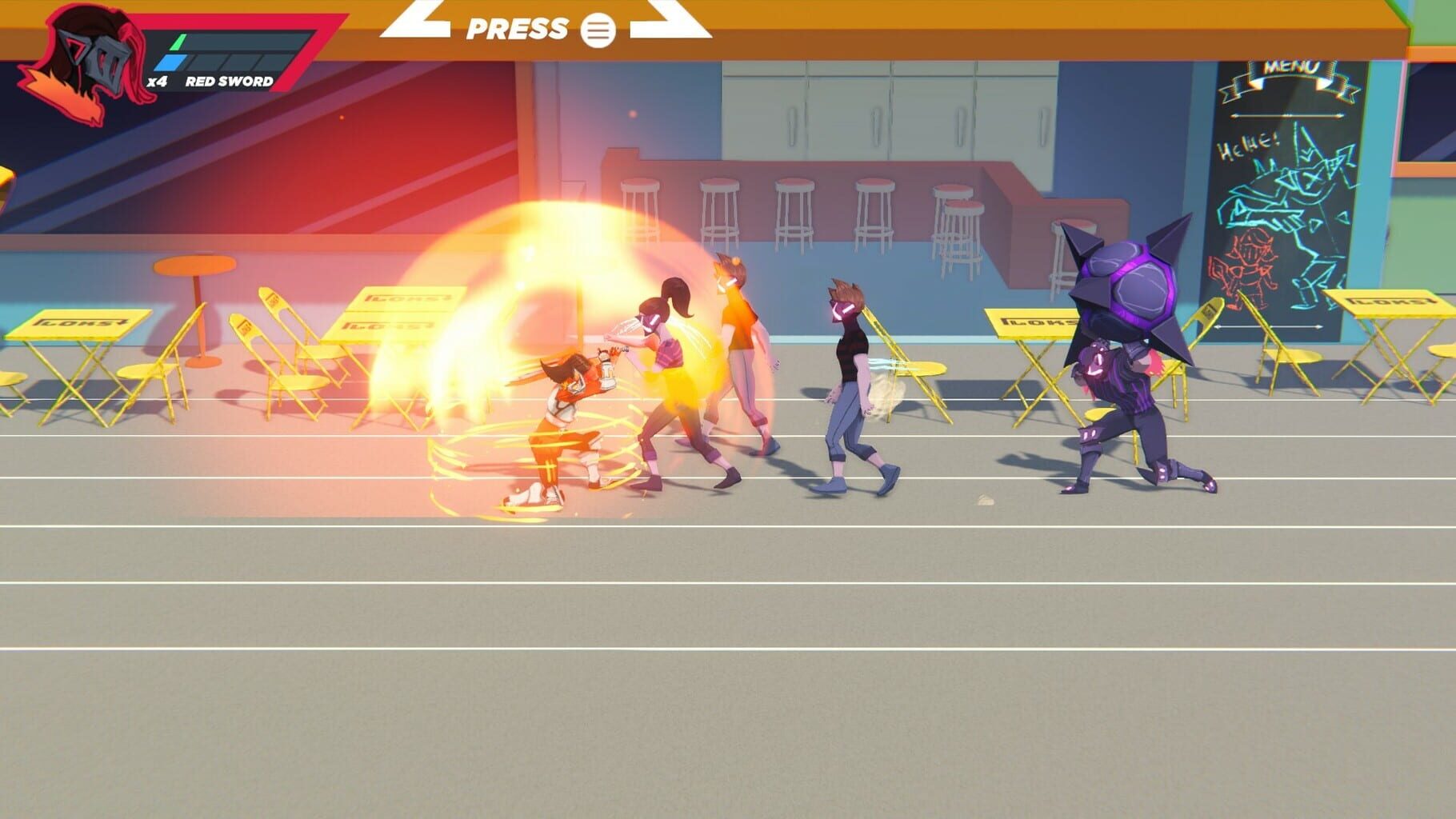Click the hamburger menu icon next to PRESS
The width and height of the screenshot is (1456, 819).
click(598, 30)
